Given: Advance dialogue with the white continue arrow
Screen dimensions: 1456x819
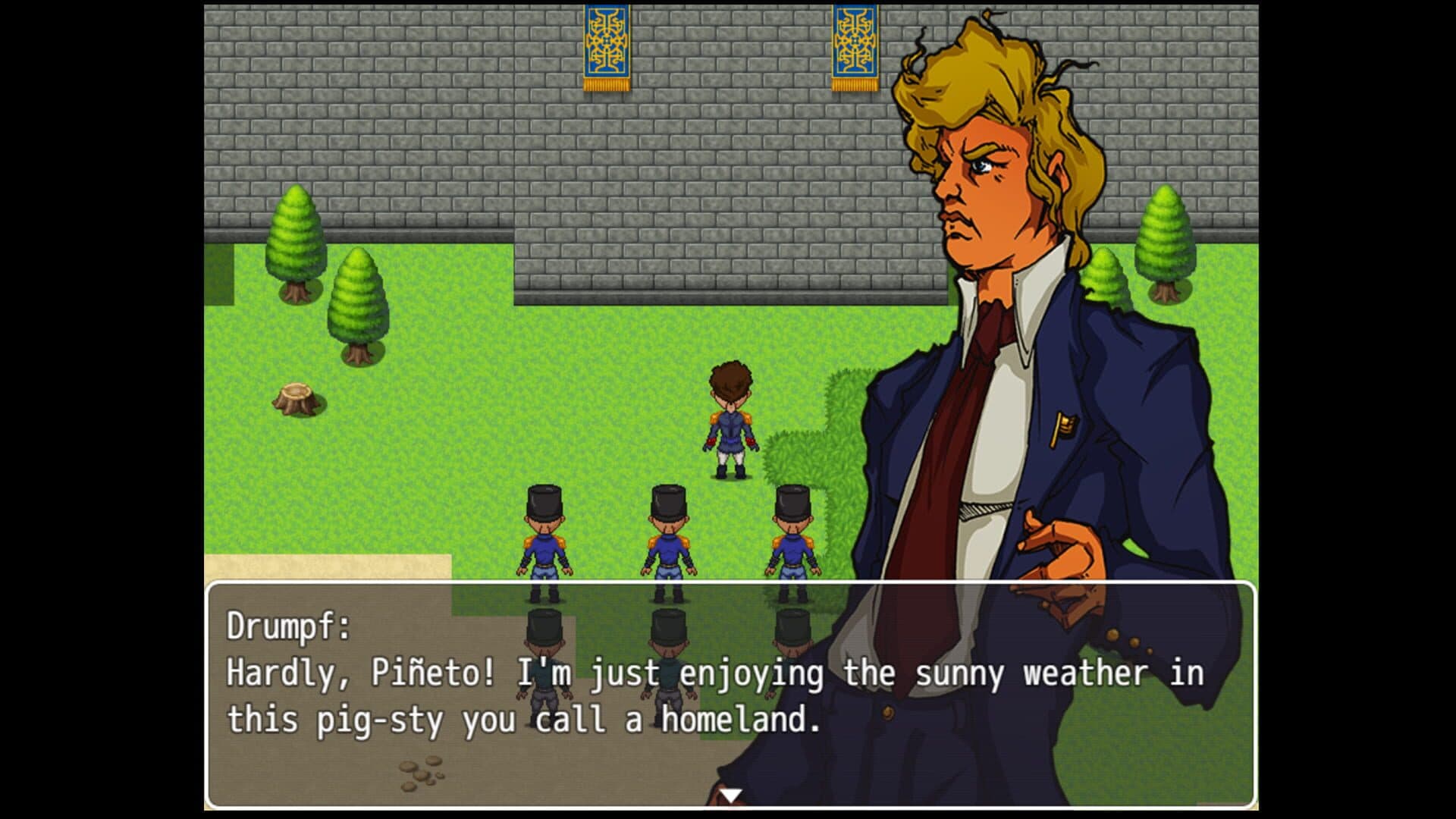Looking at the screenshot, I should click(x=730, y=795).
